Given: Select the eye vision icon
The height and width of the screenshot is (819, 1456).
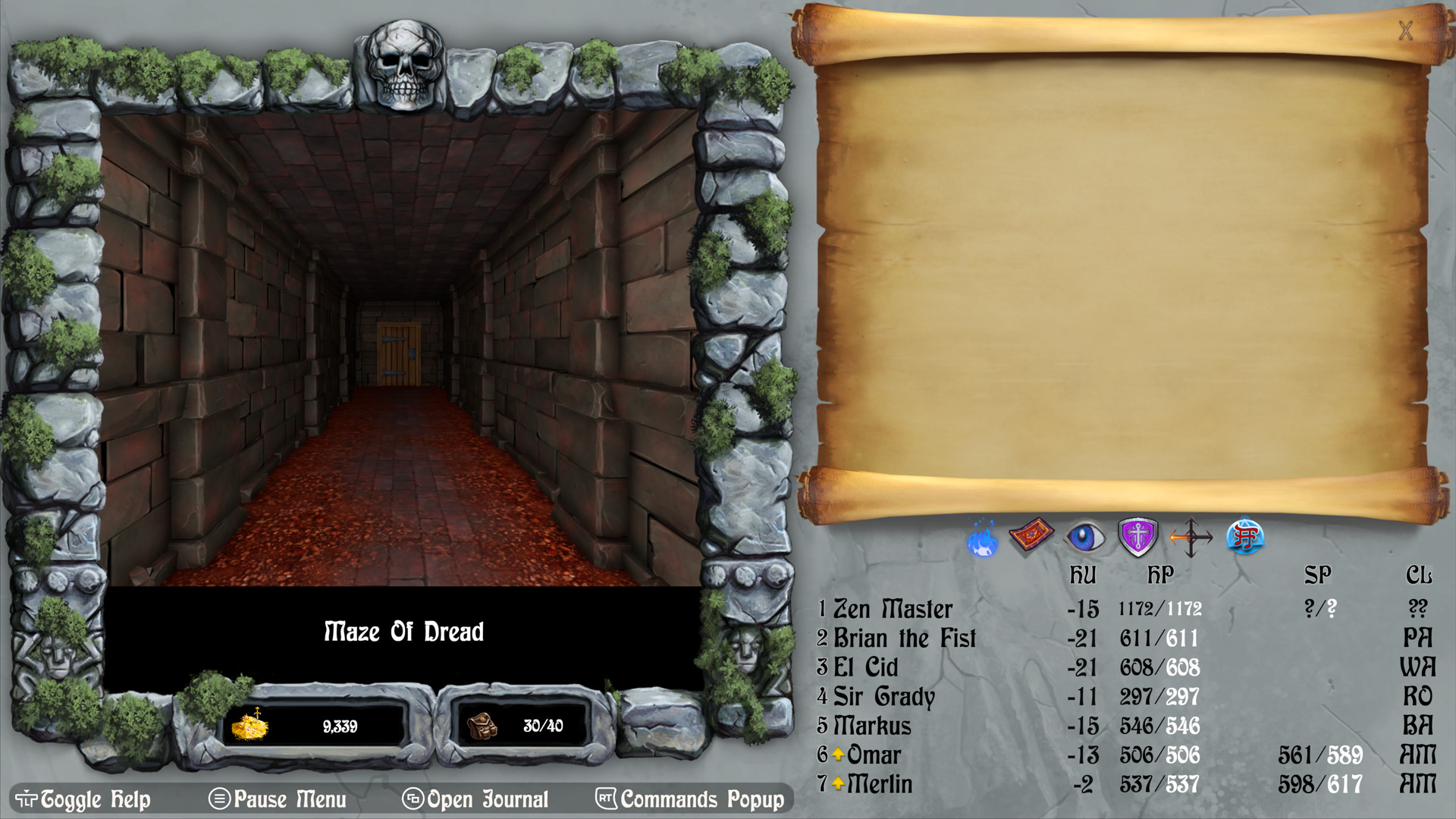Looking at the screenshot, I should click(1086, 535).
